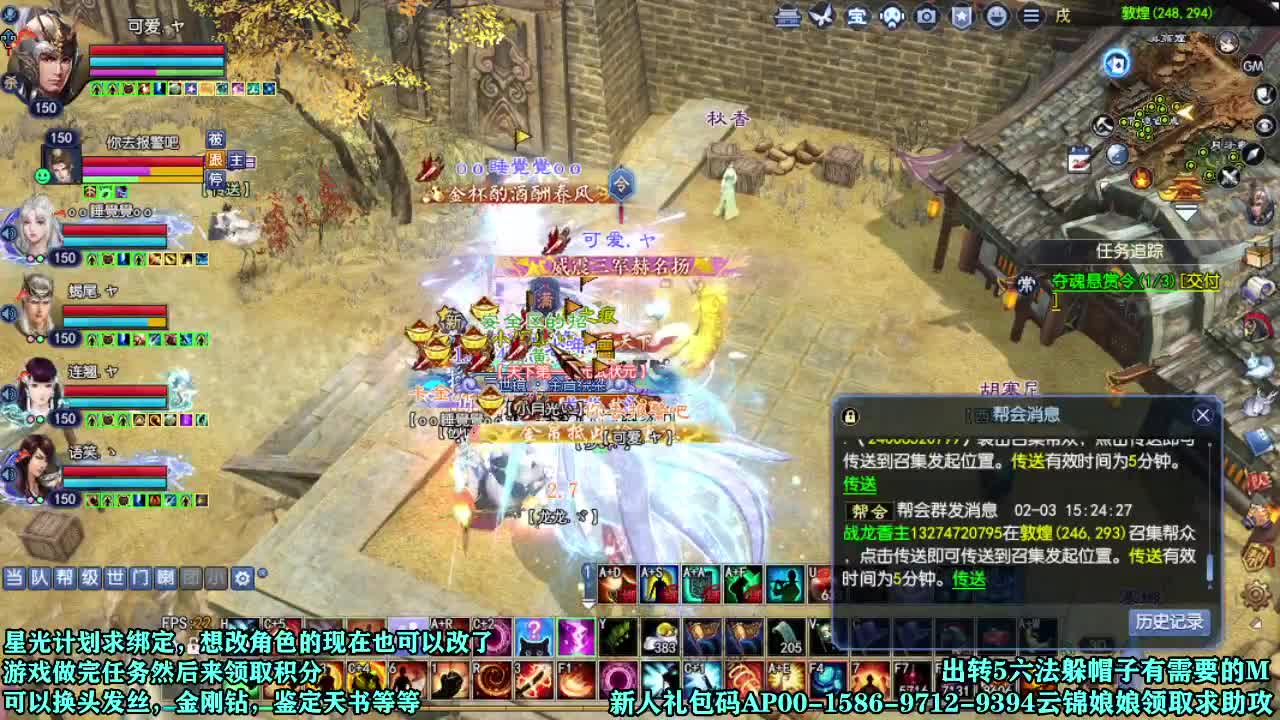Open the screenshot camera icon in top toolbar
This screenshot has height=720, width=1280.
click(925, 16)
